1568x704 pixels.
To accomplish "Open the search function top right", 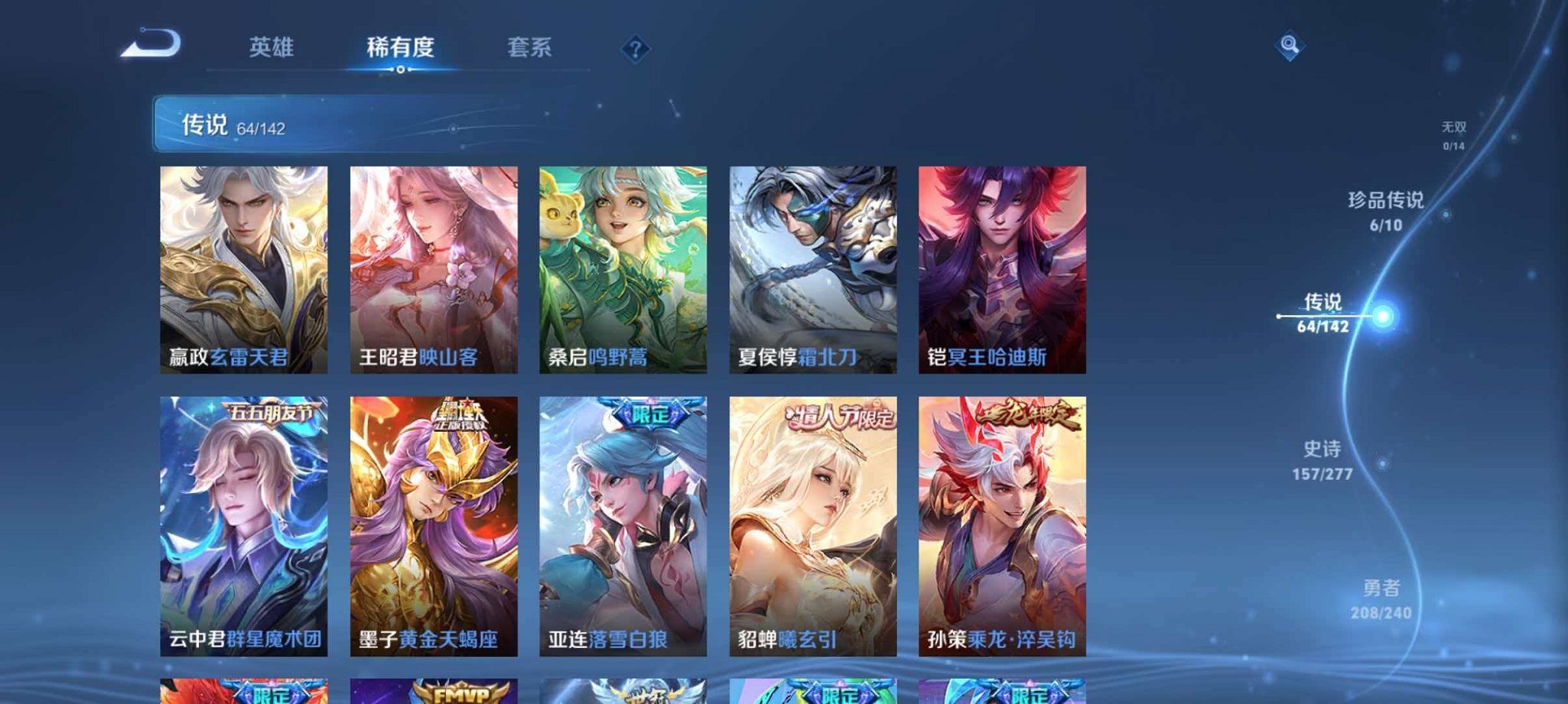I will pyautogui.click(x=1288, y=47).
